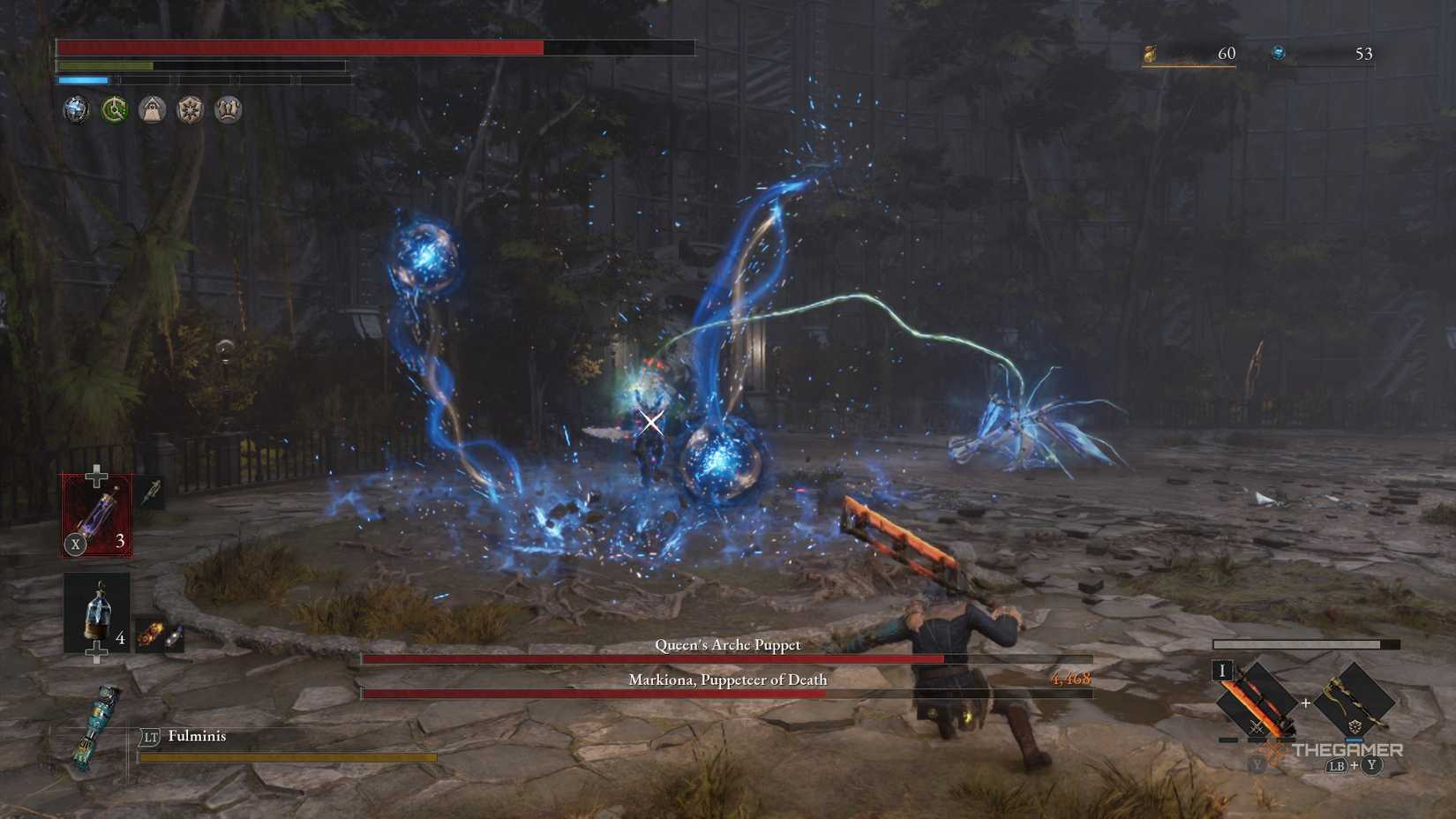Click the white X lock-on marker on the boss
The image size is (1456, 819).
pyautogui.click(x=650, y=423)
